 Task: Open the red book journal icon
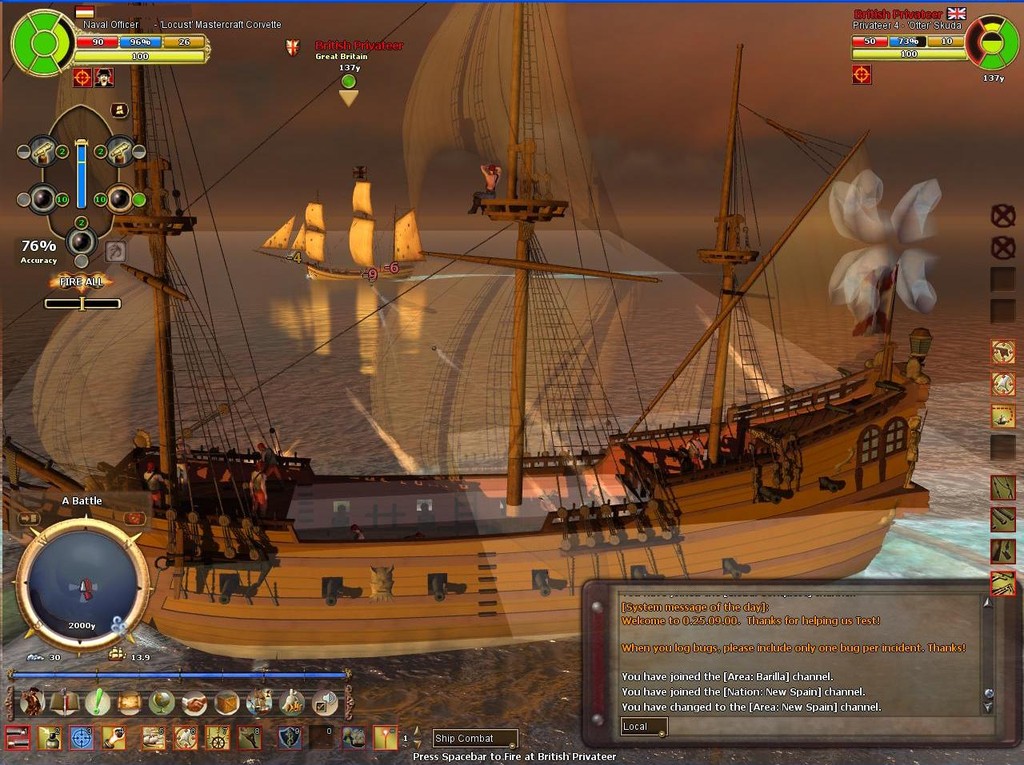65,702
